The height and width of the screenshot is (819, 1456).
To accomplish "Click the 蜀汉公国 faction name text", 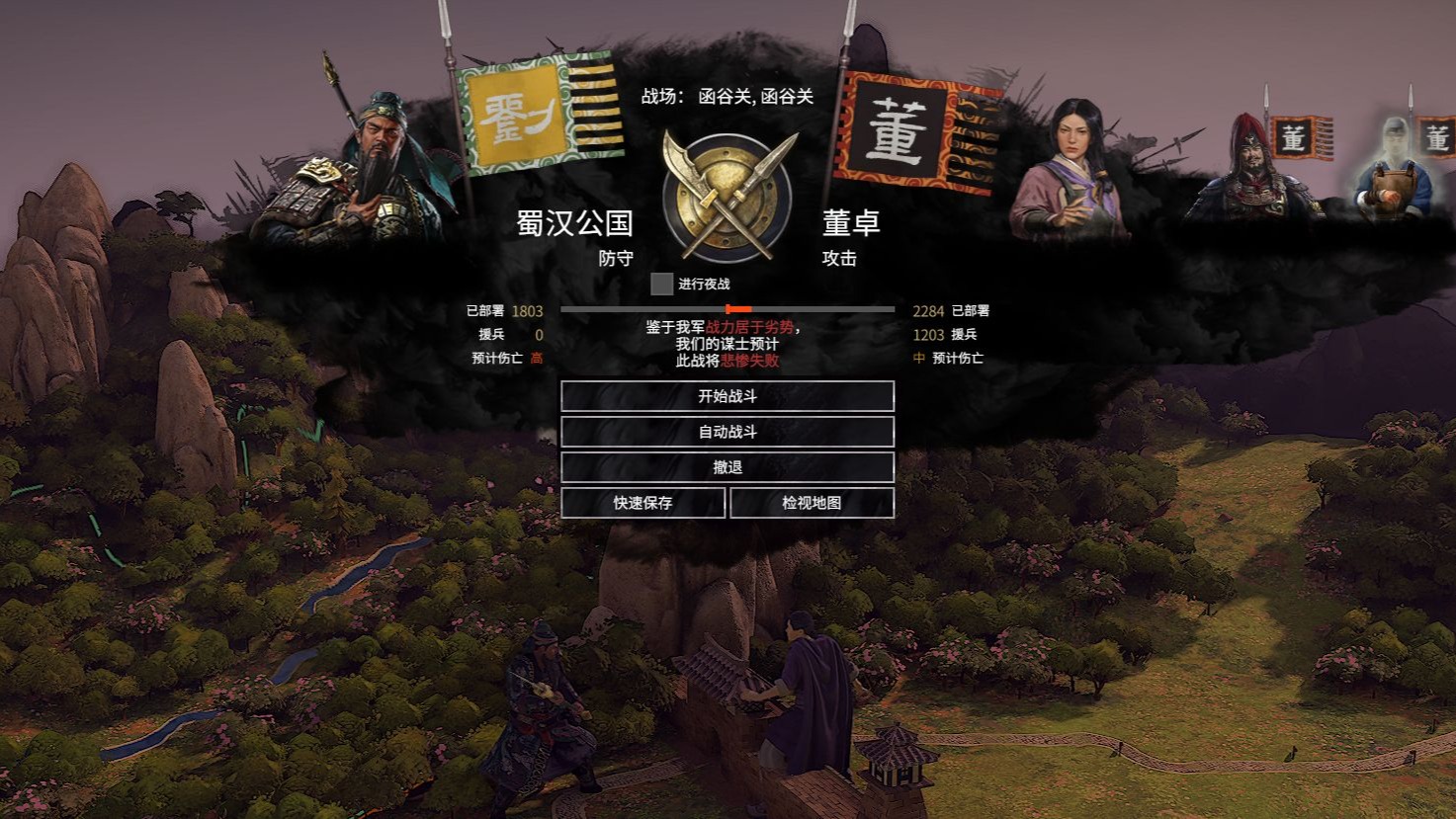I will click(x=574, y=225).
